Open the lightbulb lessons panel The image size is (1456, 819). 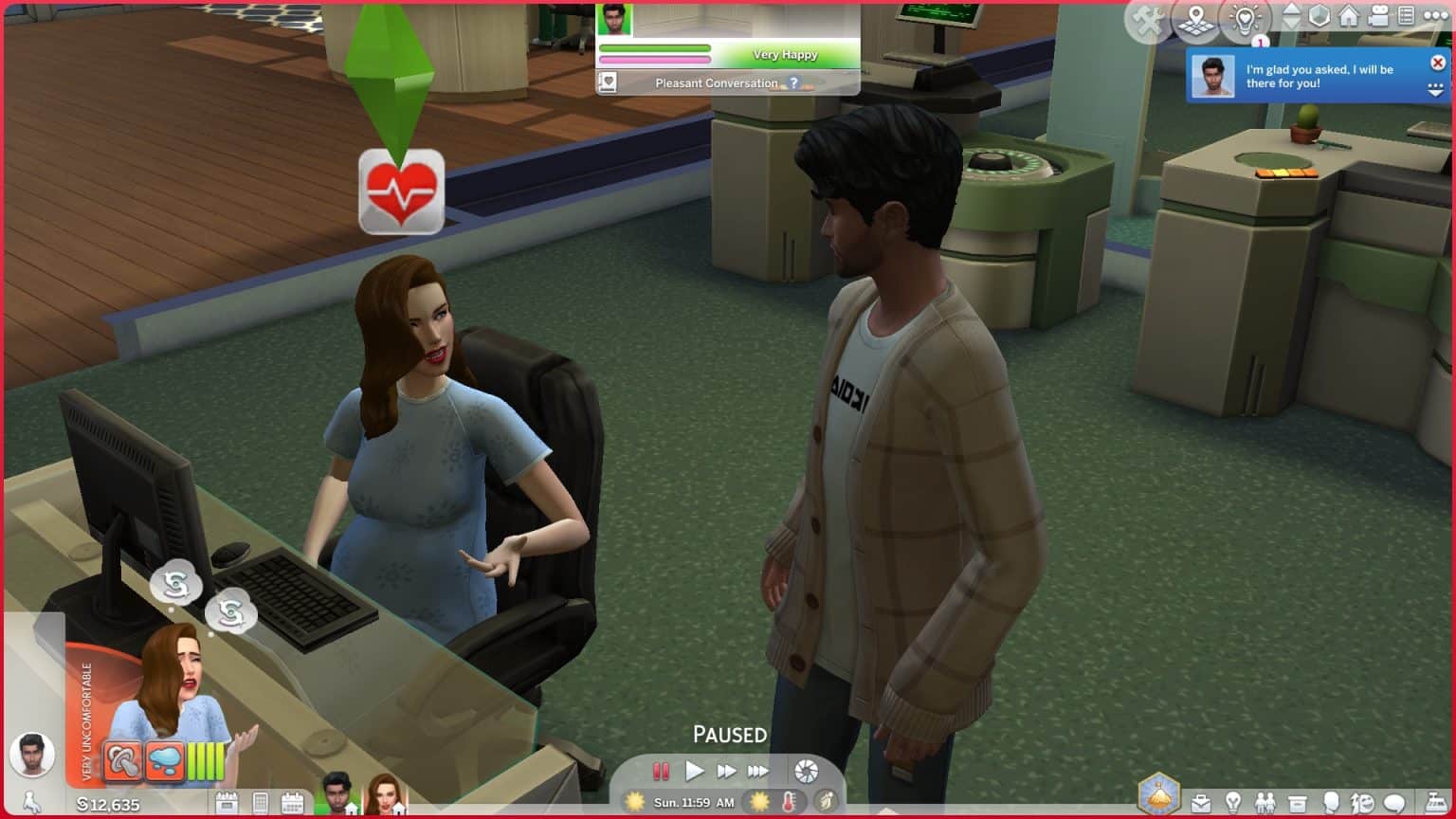[1244, 20]
